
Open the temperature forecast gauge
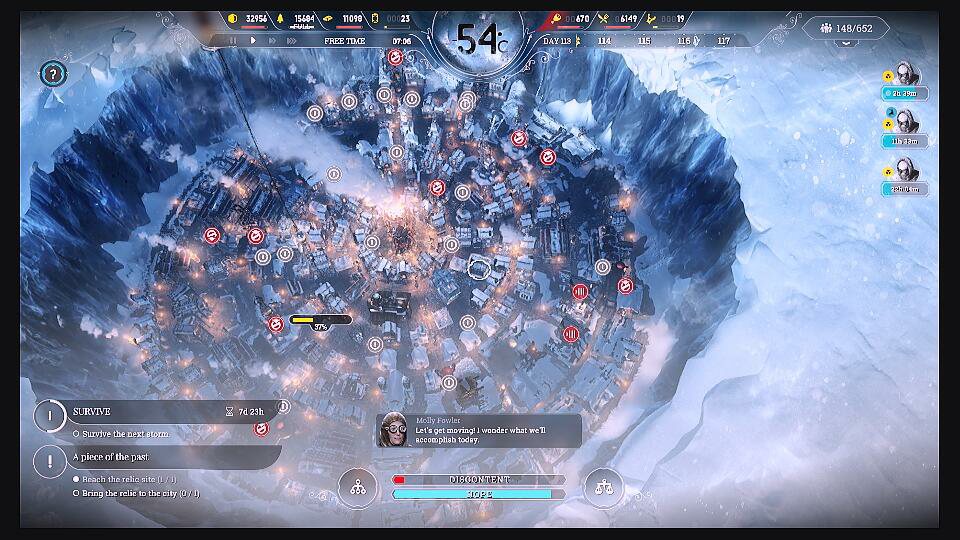pos(480,40)
